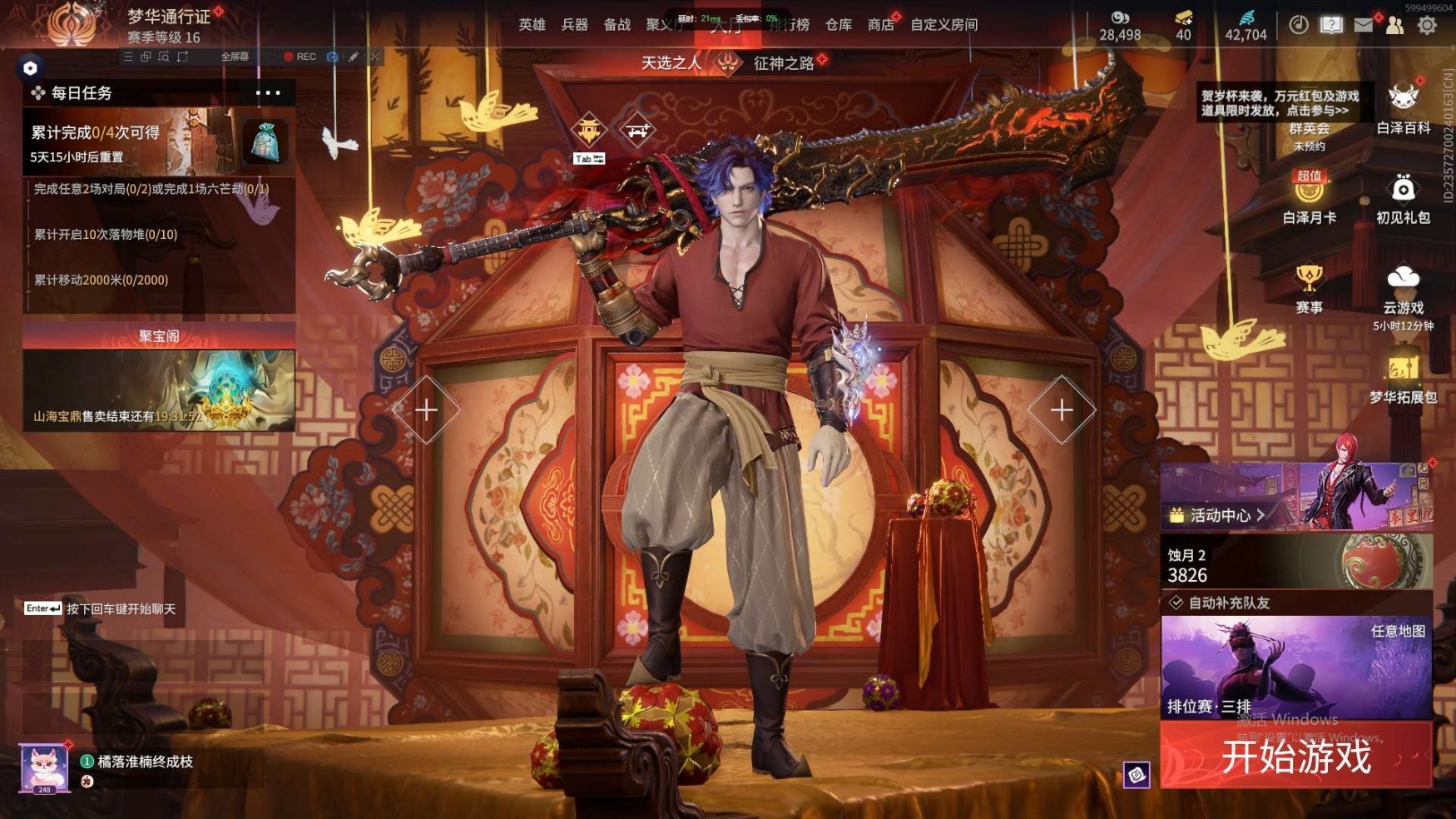This screenshot has height=819, width=1456.
Task: Select 自定义房间 custom room
Action: [943, 25]
